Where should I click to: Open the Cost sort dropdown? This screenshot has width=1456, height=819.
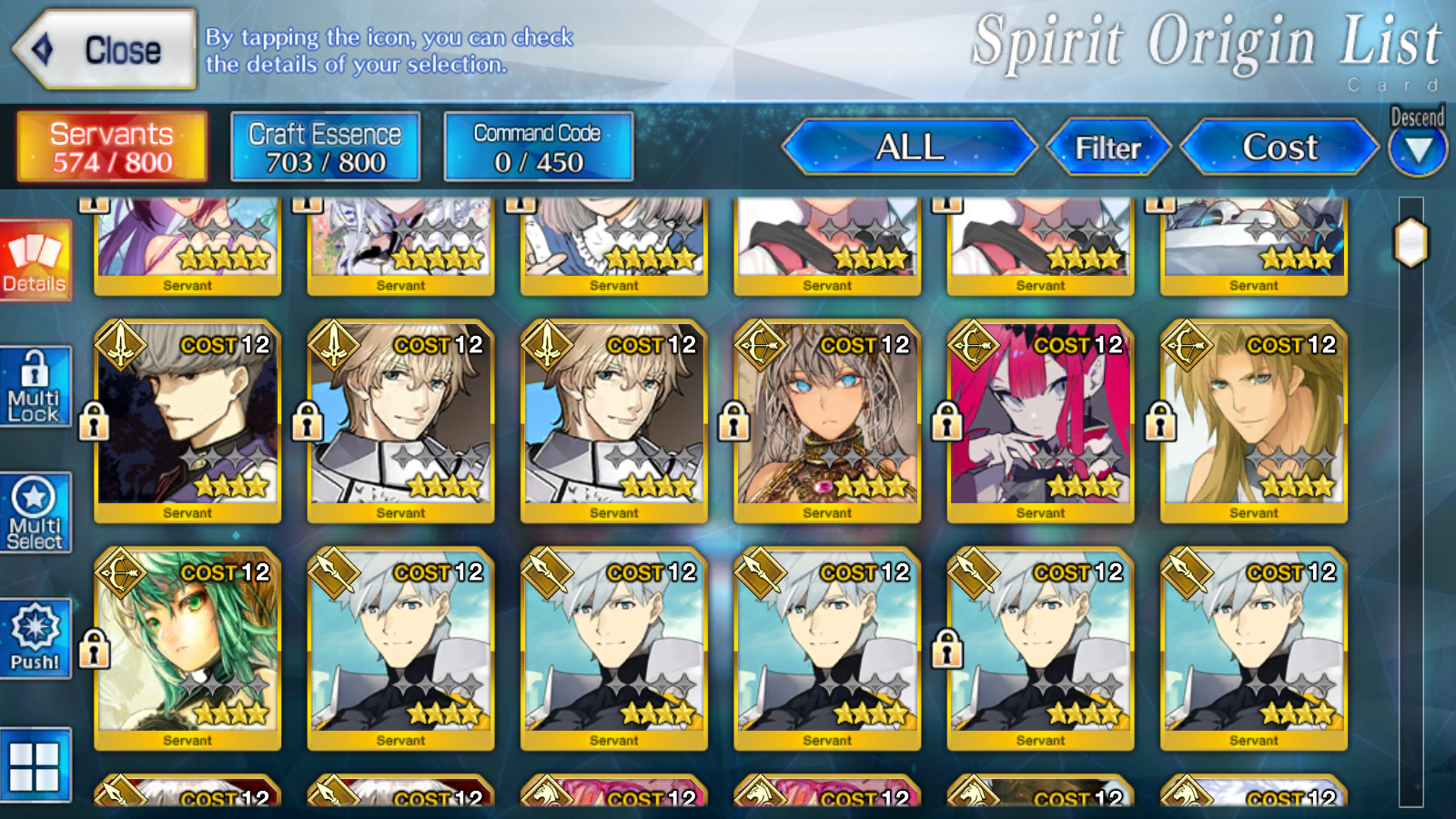1279,147
